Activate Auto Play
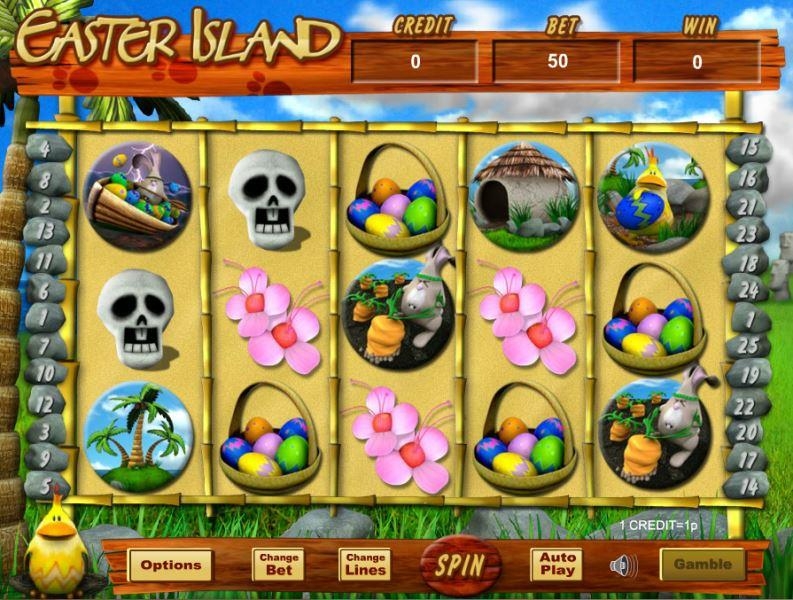This screenshot has height=600, width=793. coord(556,565)
